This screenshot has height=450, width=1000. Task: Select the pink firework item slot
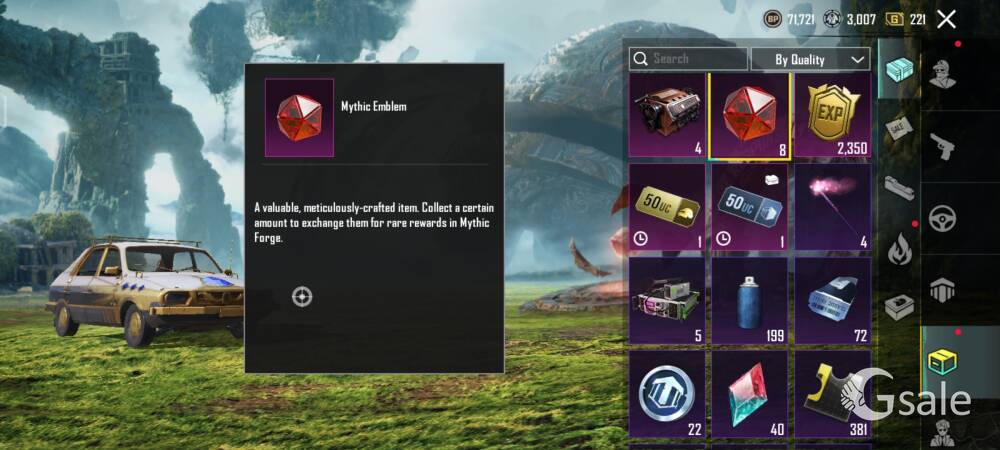832,208
